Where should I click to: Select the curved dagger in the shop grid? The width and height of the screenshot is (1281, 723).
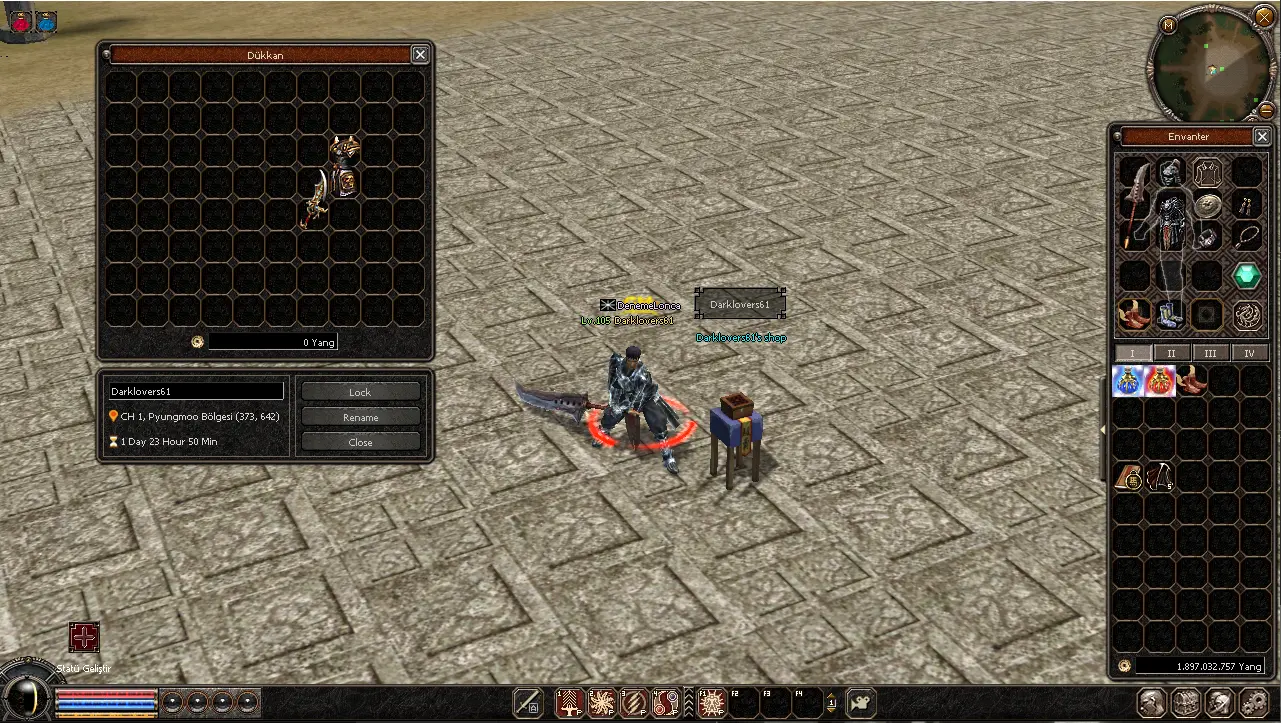(x=316, y=199)
